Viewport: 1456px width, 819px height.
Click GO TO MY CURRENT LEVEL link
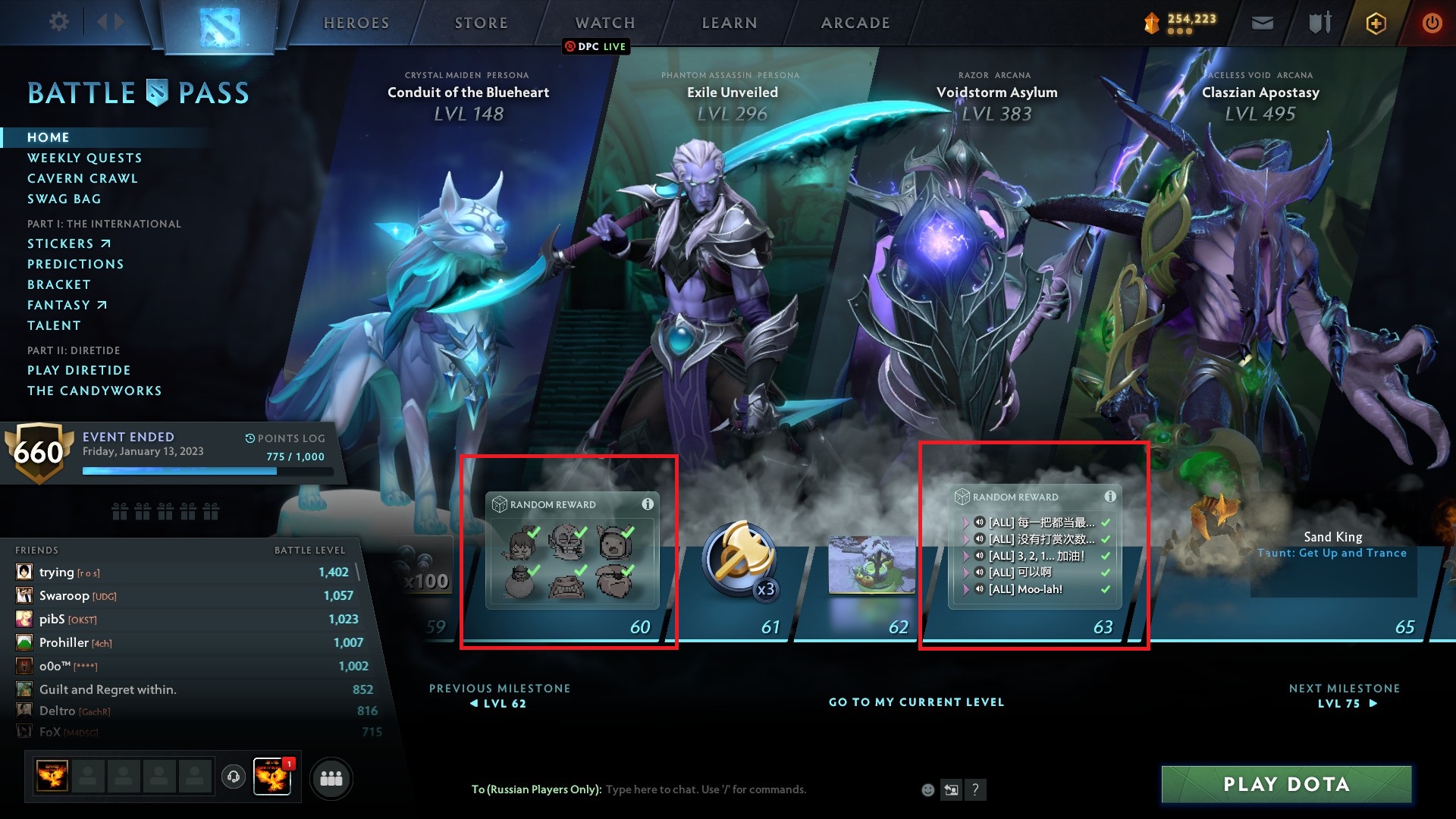tap(916, 702)
